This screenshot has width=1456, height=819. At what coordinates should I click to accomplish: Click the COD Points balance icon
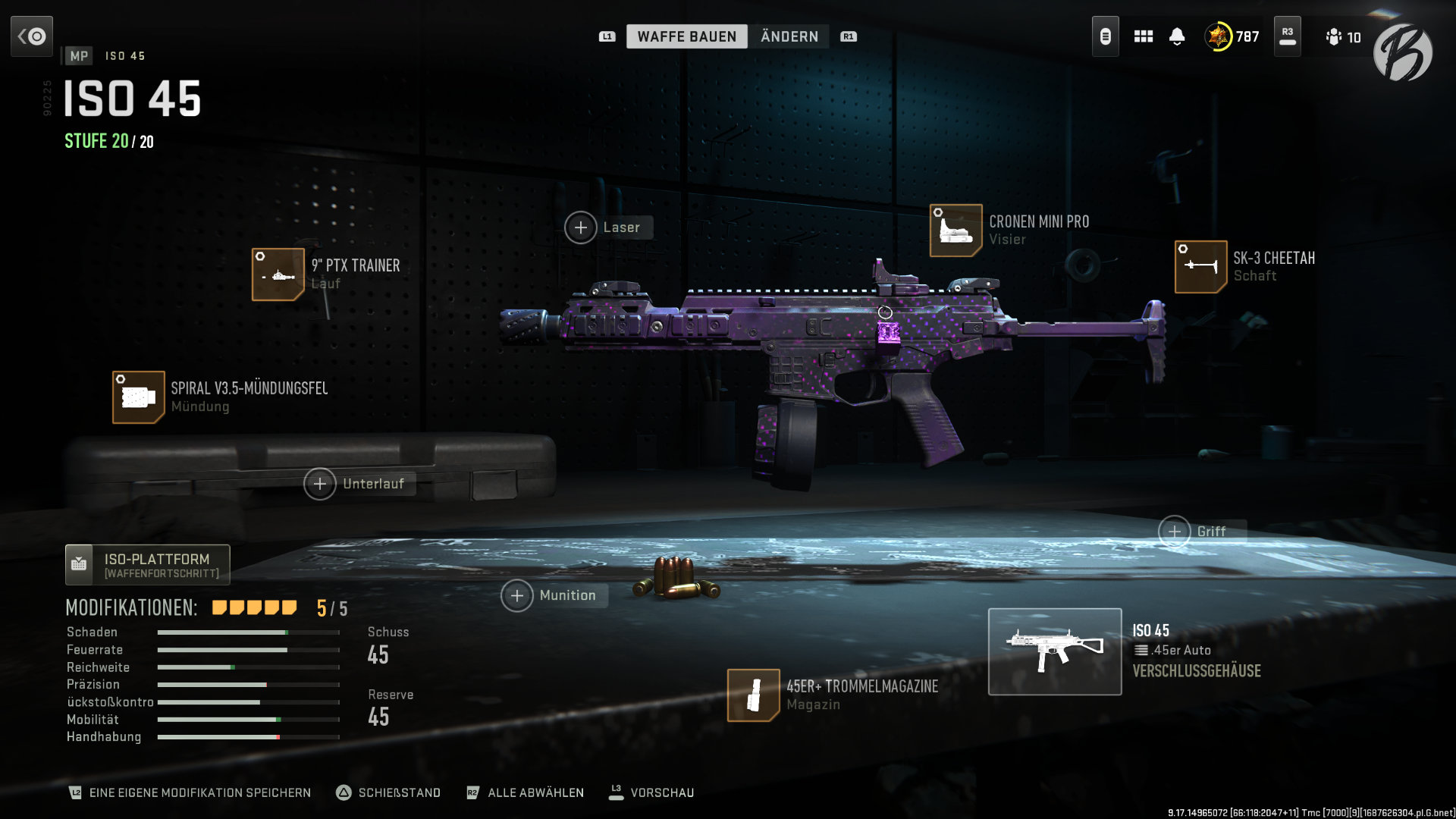[x=1217, y=36]
